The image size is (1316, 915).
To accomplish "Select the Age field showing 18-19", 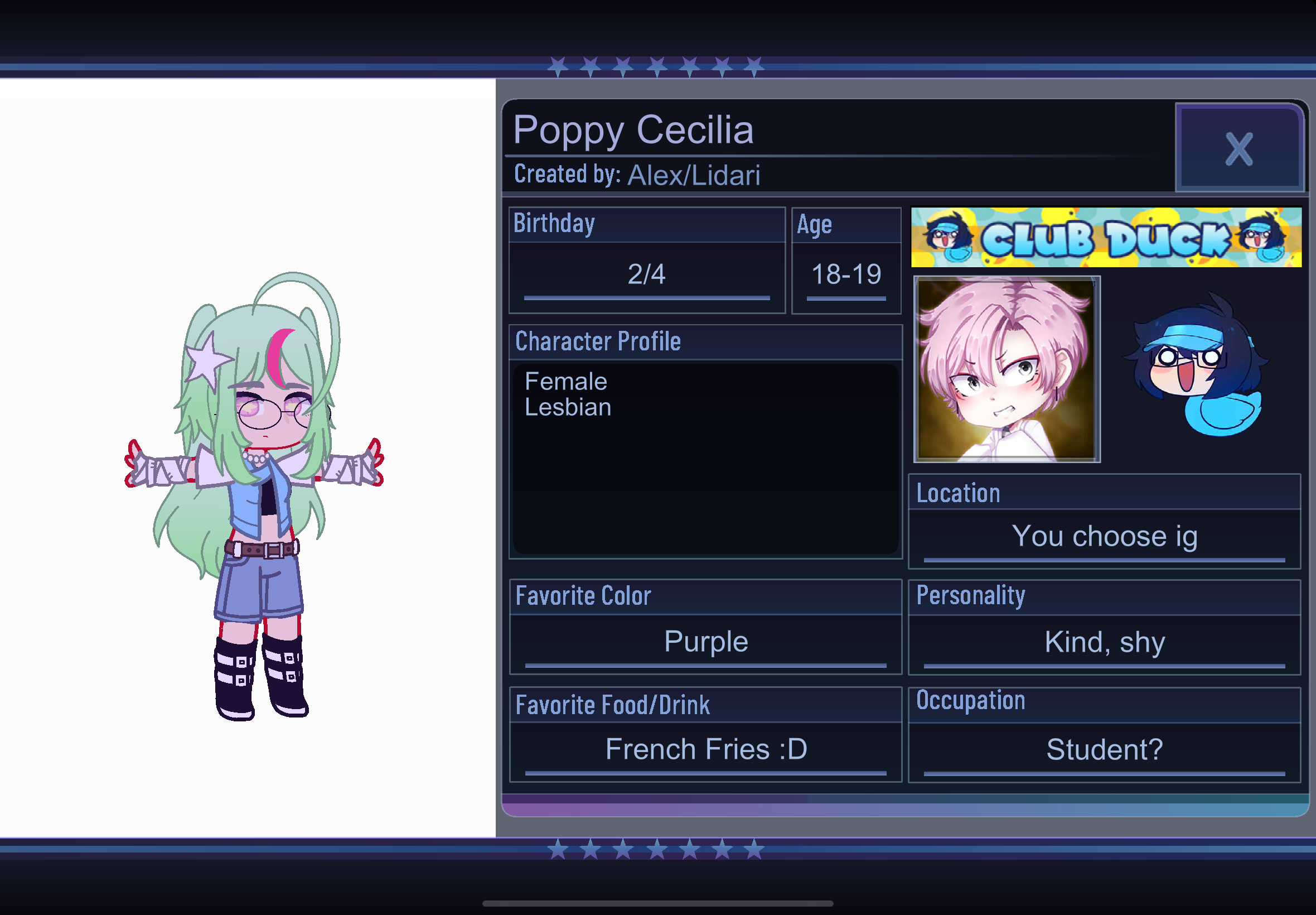I will (845, 274).
